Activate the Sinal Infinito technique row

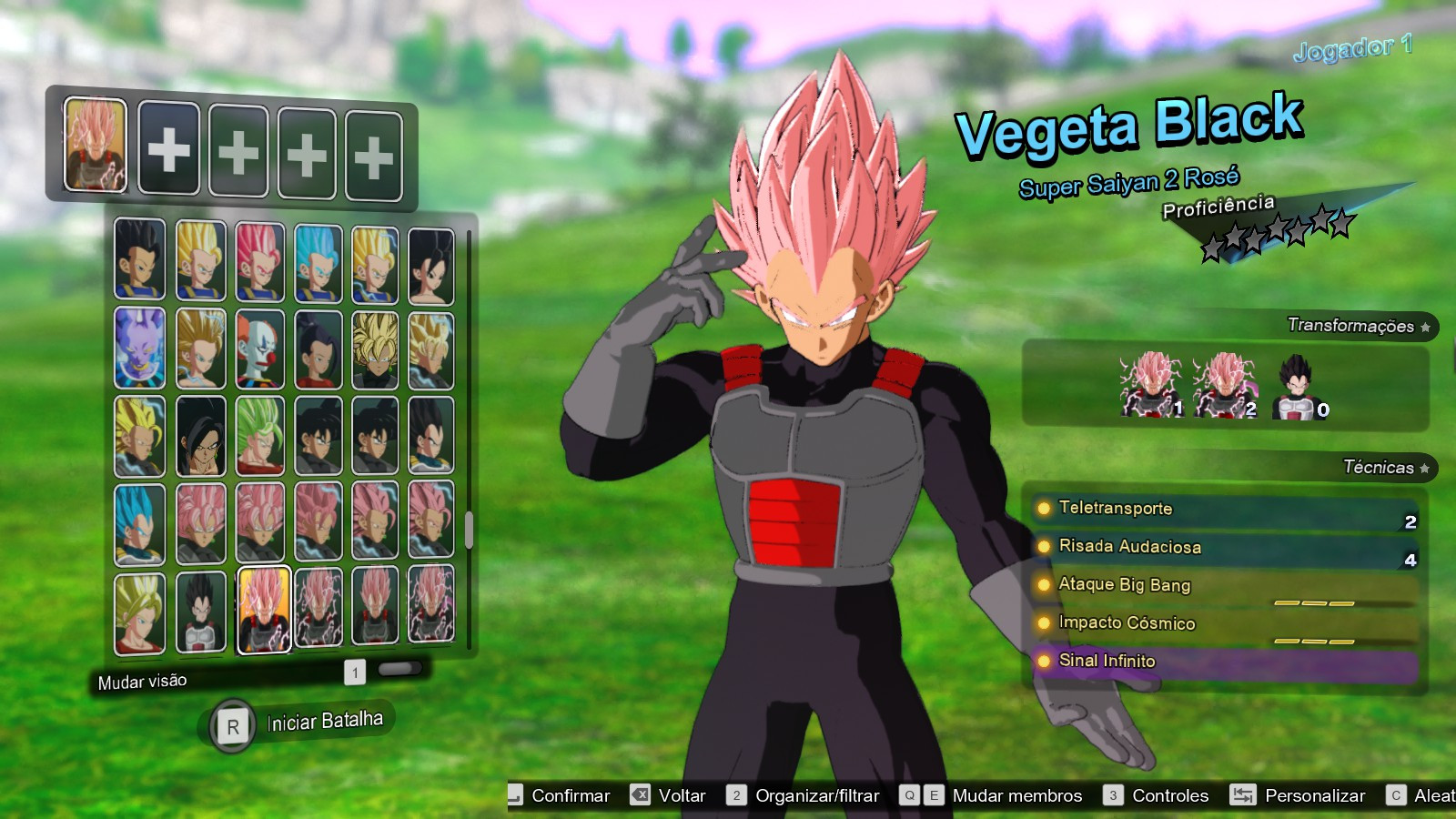(x=1106, y=662)
